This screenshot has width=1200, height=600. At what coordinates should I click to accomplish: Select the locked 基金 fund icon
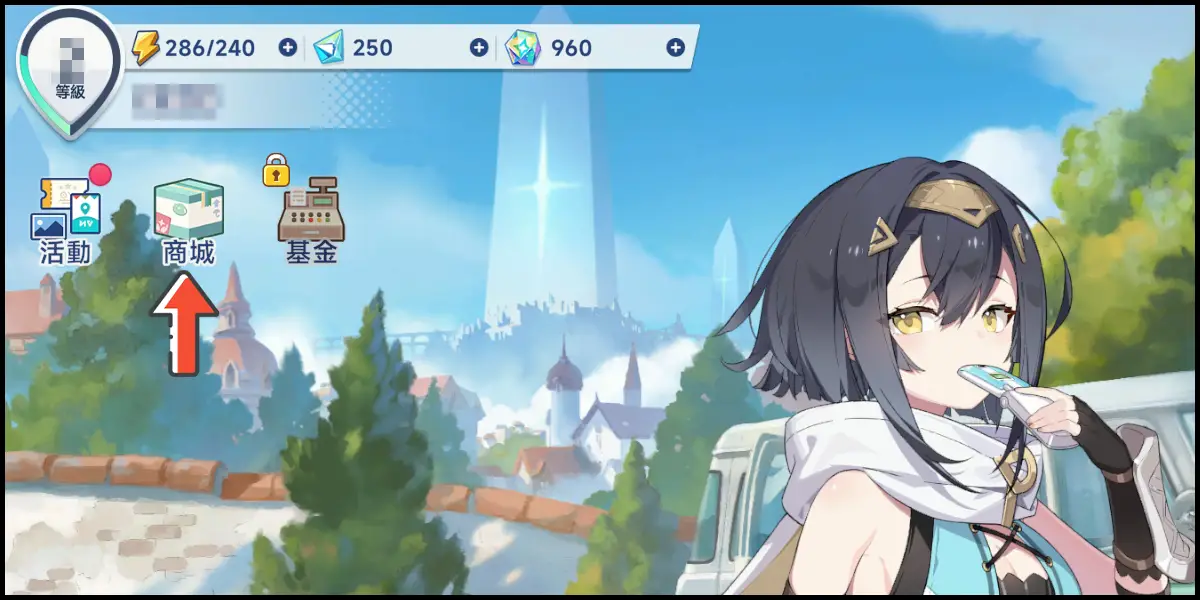[312, 220]
